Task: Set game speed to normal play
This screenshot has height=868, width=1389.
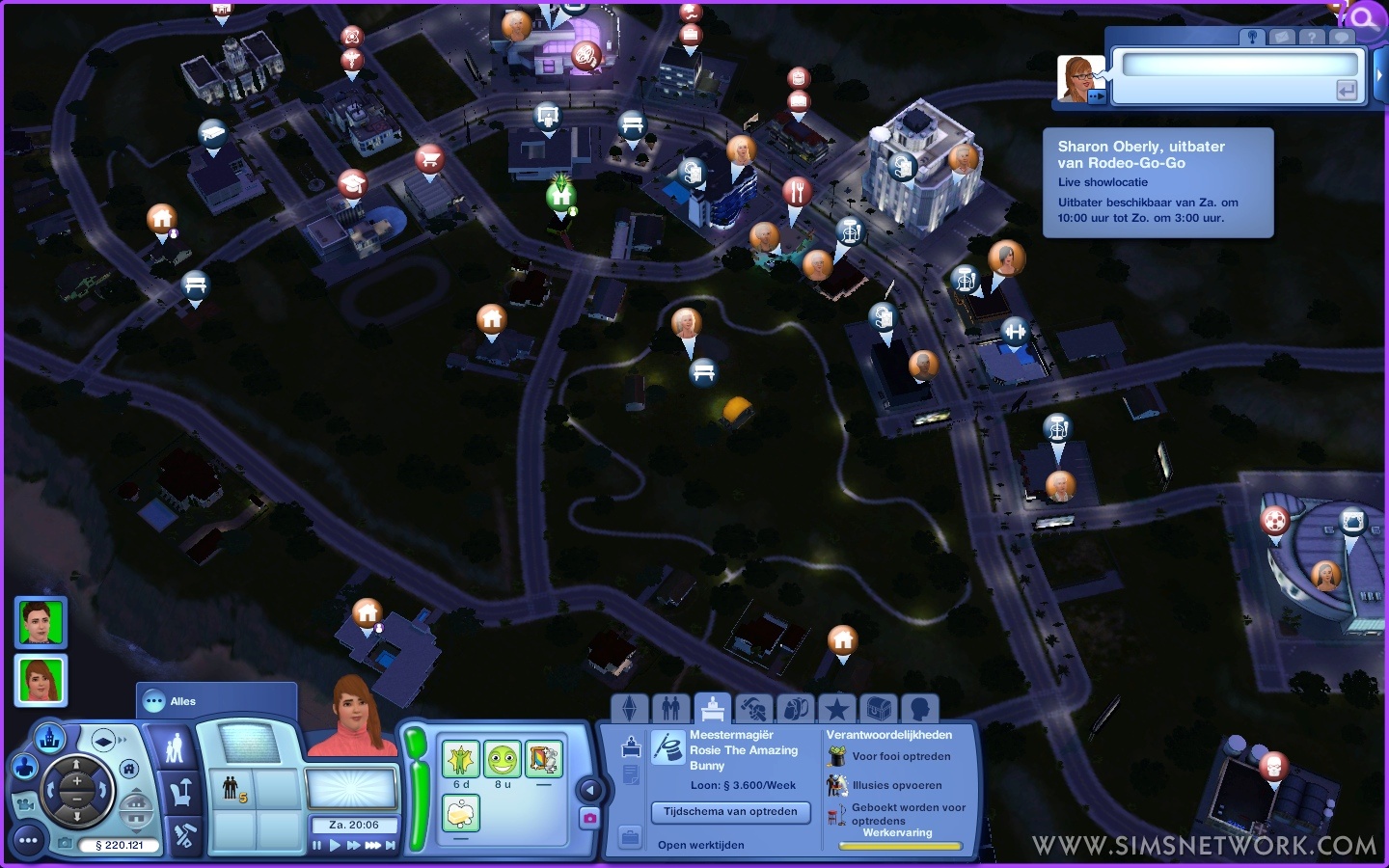Action: 335,846
